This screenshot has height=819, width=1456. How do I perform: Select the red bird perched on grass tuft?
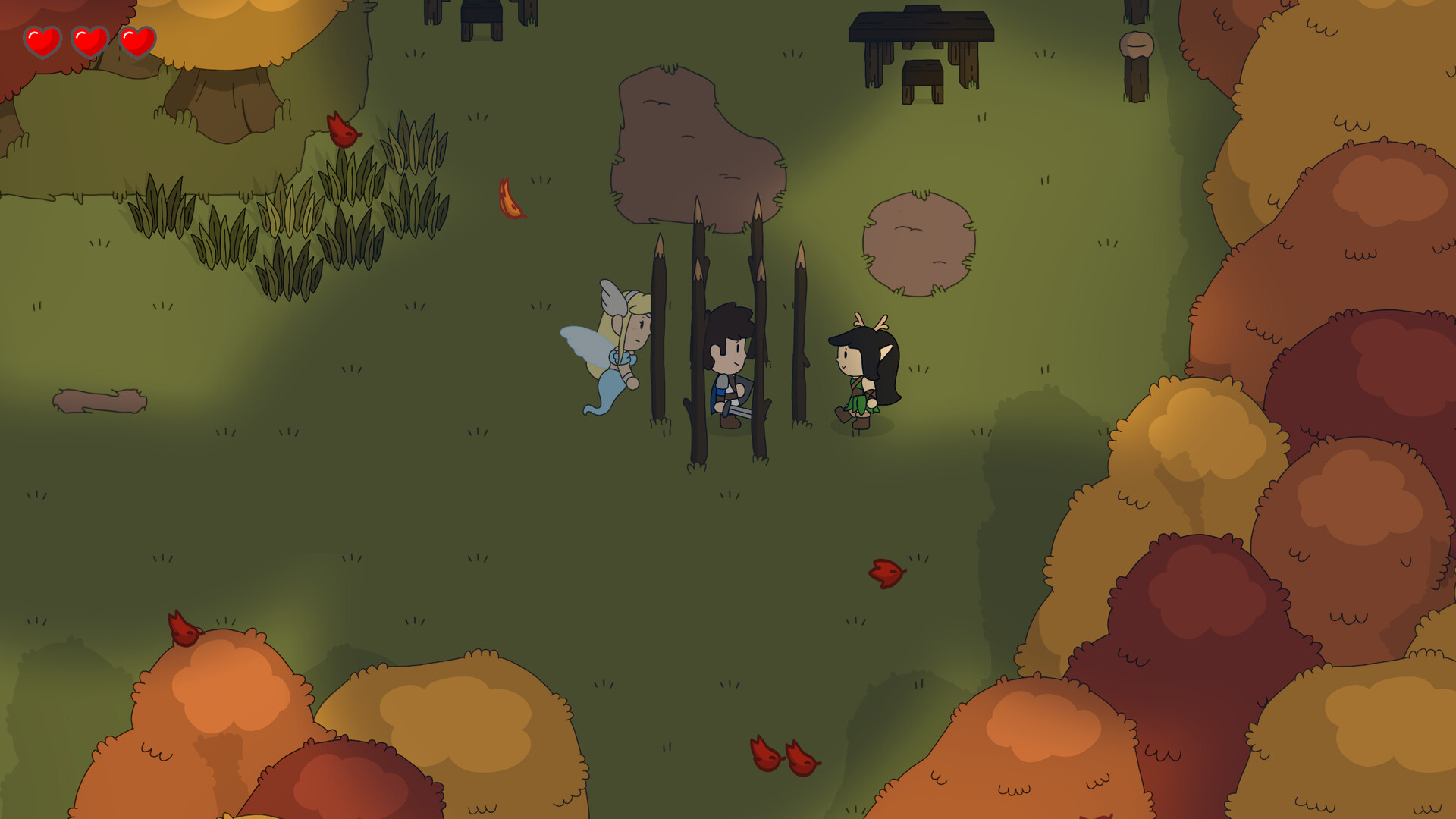[x=343, y=130]
